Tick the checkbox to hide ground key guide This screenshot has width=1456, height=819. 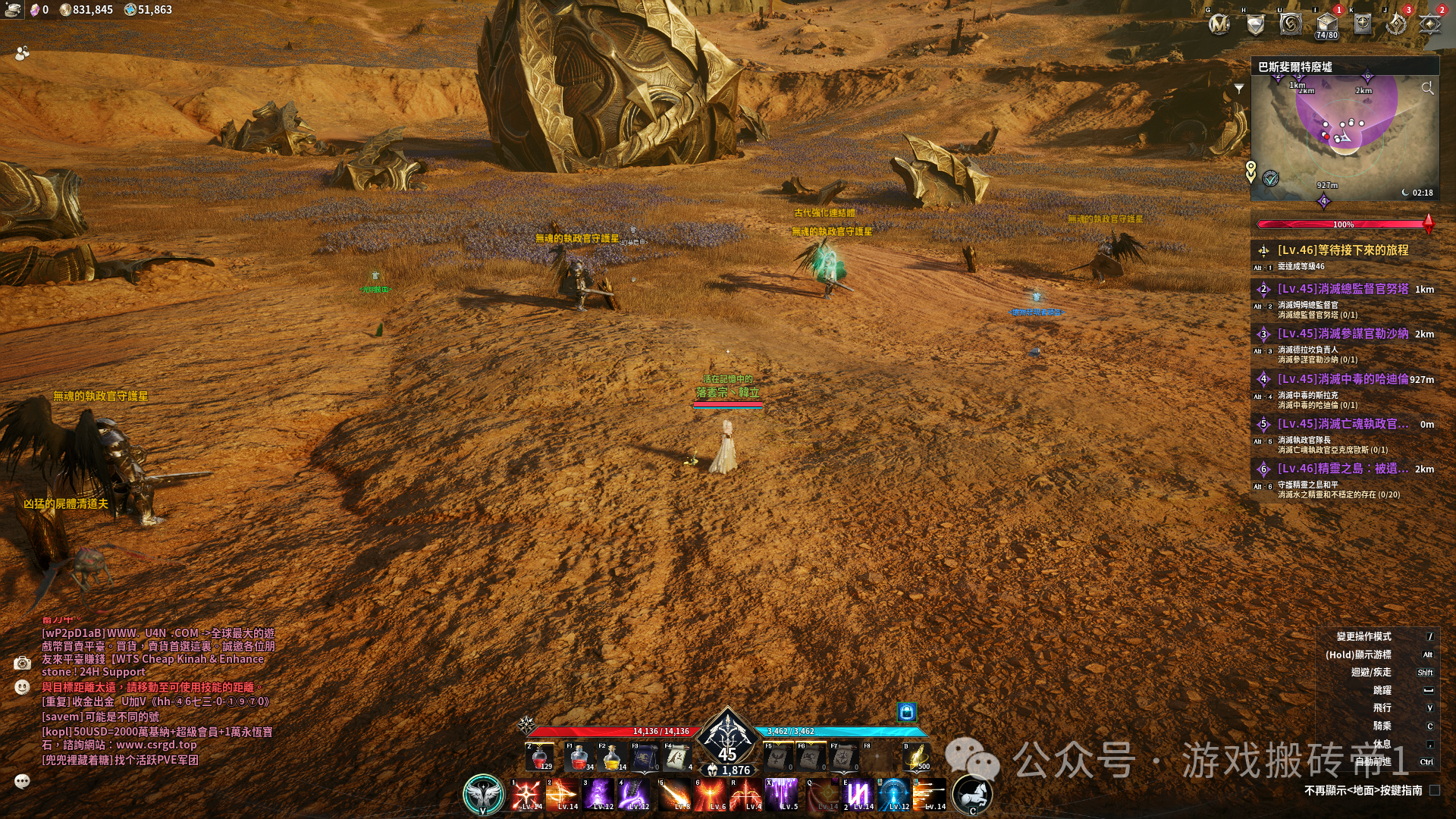click(1435, 790)
